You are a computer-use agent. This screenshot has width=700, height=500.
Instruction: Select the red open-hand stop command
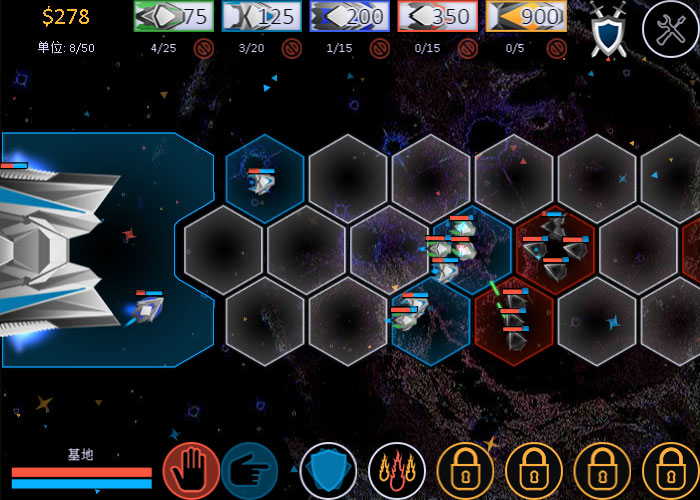click(191, 470)
